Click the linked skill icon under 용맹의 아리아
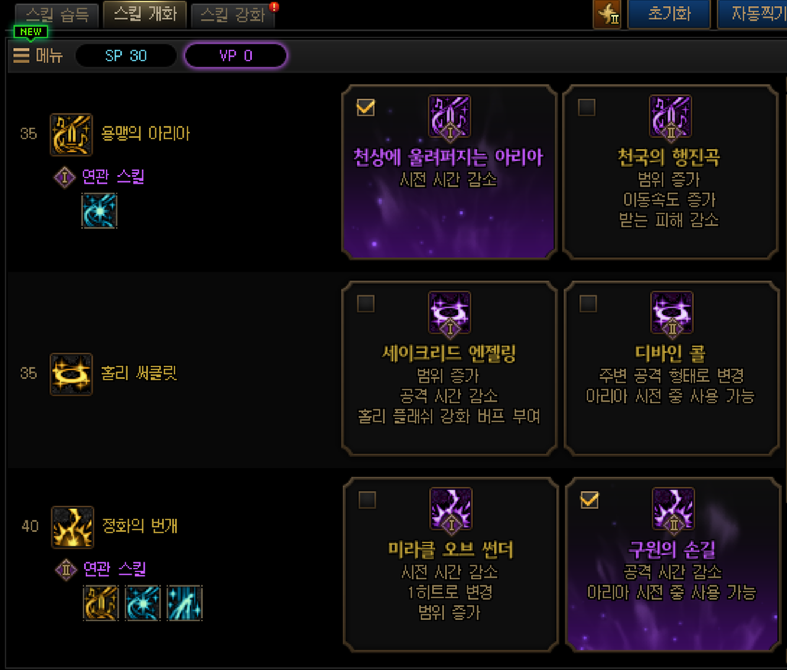 [99, 211]
